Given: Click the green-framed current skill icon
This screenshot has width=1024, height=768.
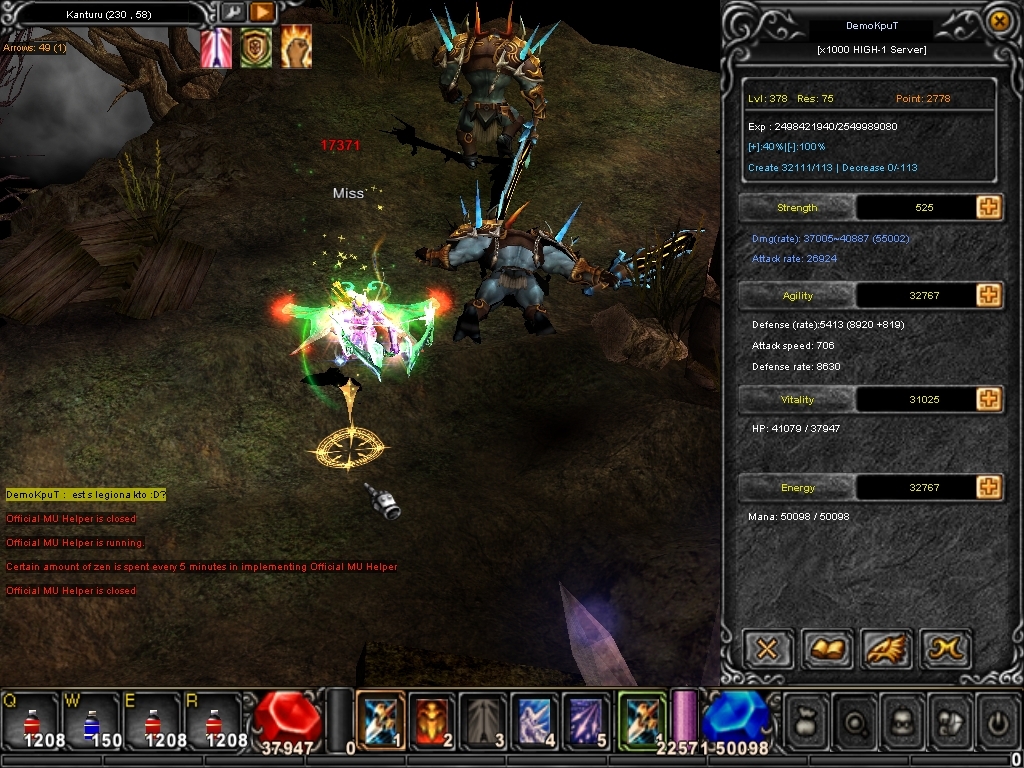Looking at the screenshot, I should [x=642, y=720].
